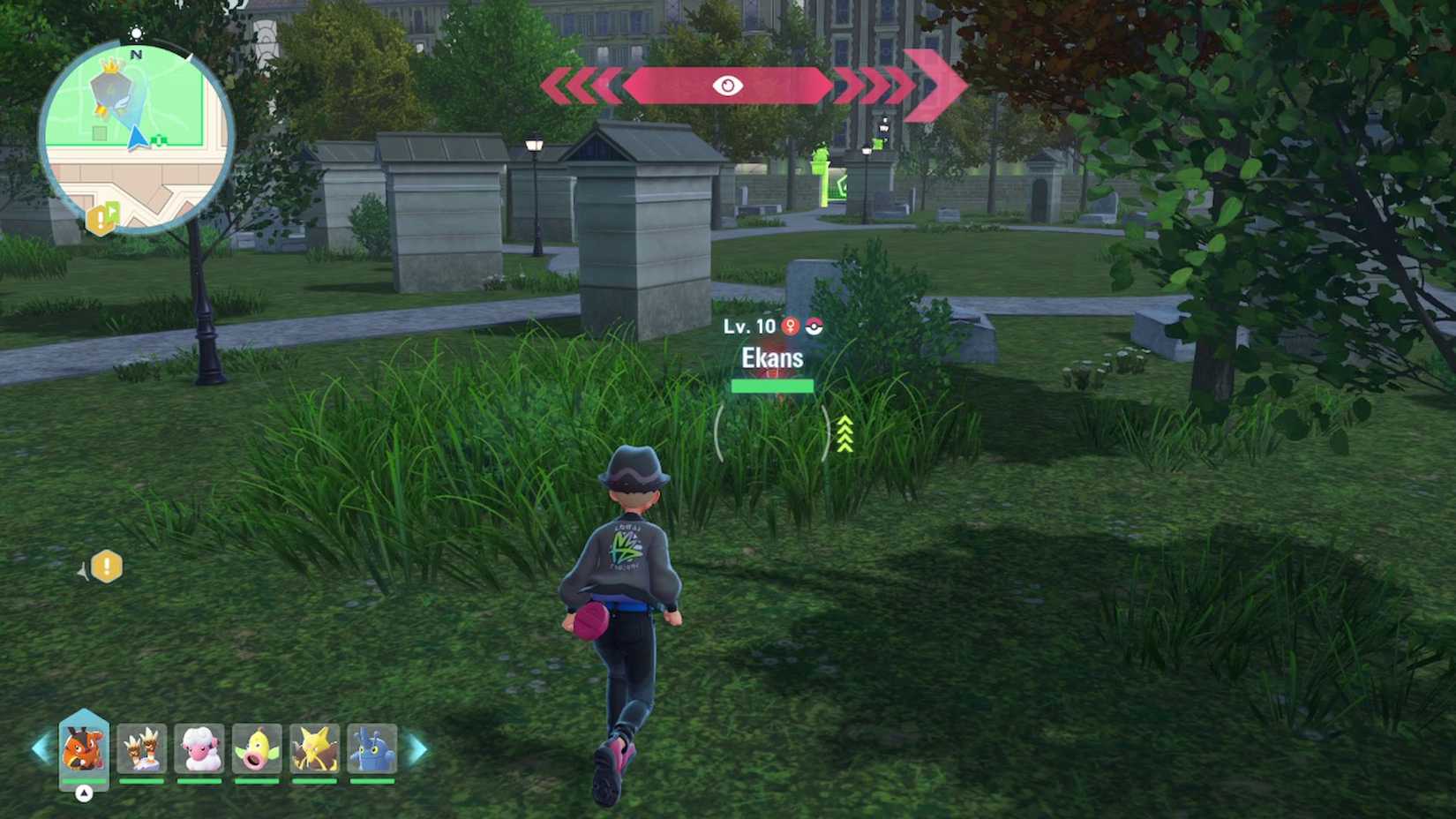
Task: Pick Kadabra from the party bar
Action: pos(316,747)
